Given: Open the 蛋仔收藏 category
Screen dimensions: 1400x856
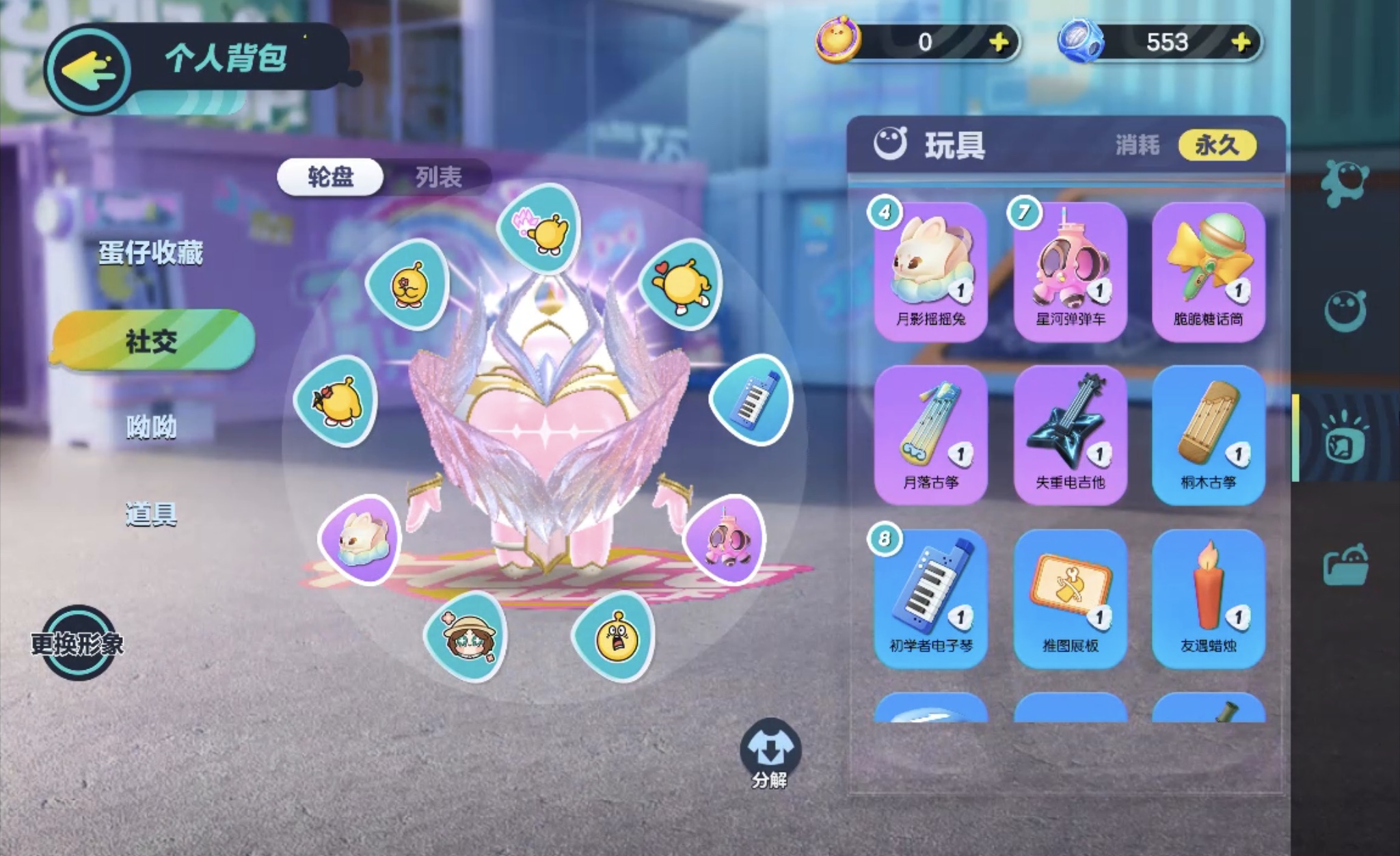Looking at the screenshot, I should point(151,253).
